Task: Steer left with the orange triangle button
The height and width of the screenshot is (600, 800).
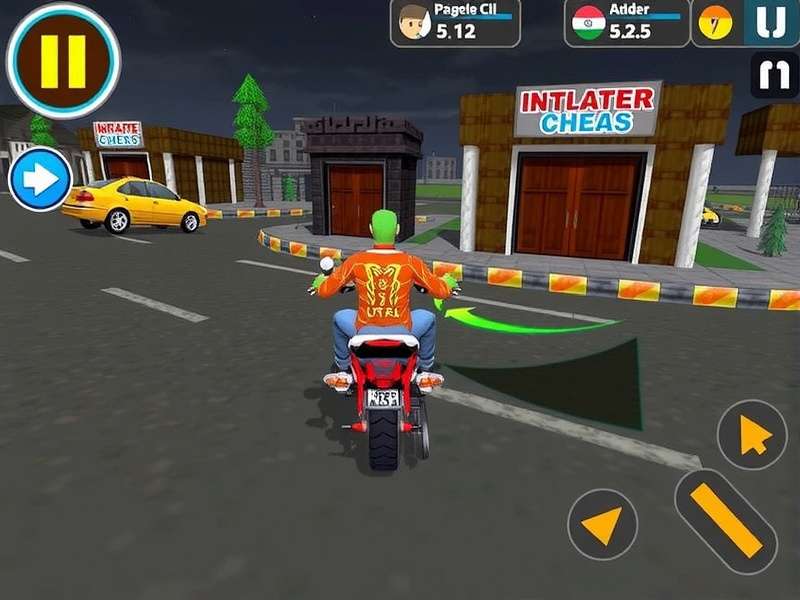Action: (x=603, y=524)
